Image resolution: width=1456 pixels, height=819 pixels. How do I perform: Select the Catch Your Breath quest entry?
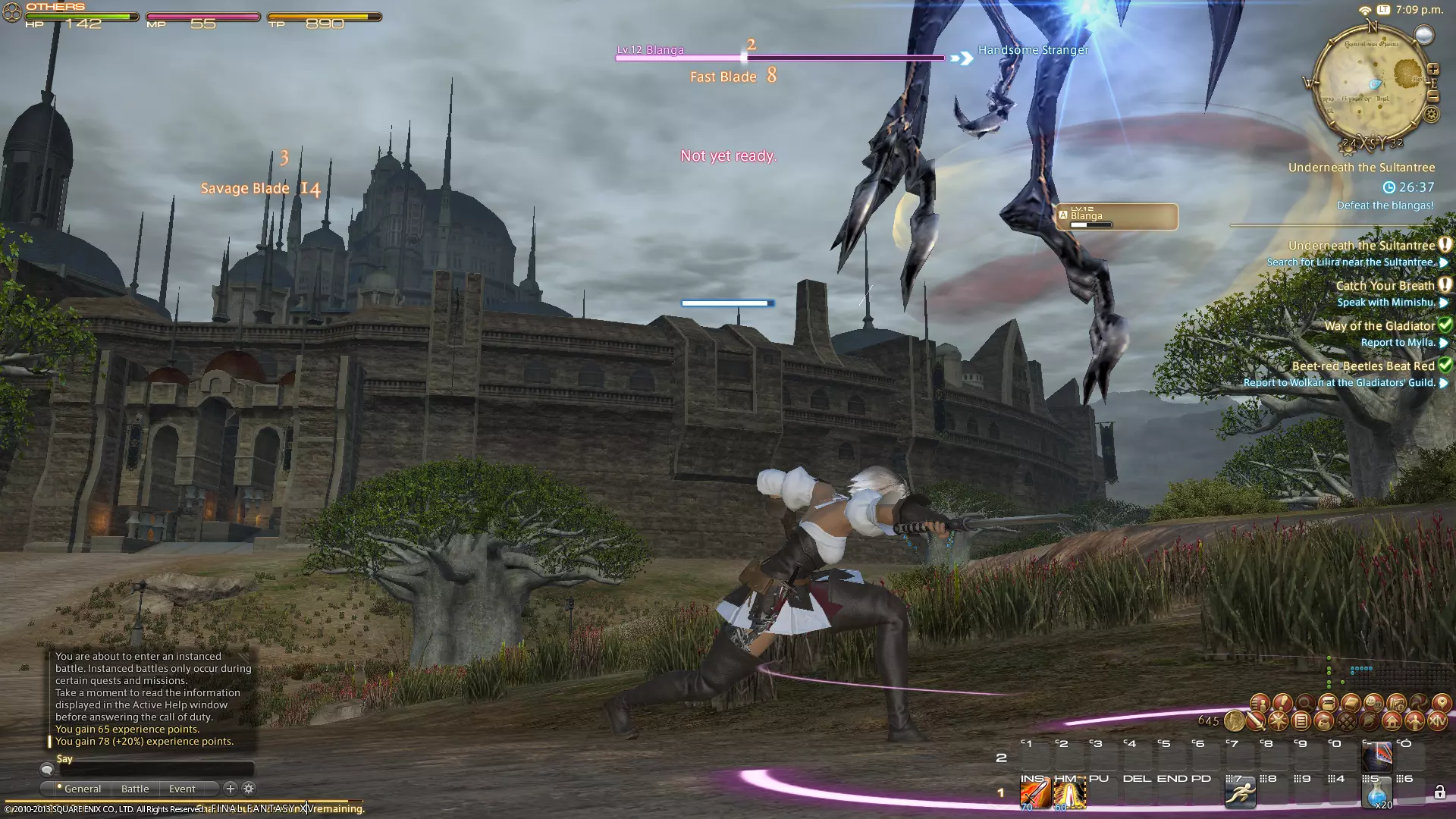tap(1385, 286)
